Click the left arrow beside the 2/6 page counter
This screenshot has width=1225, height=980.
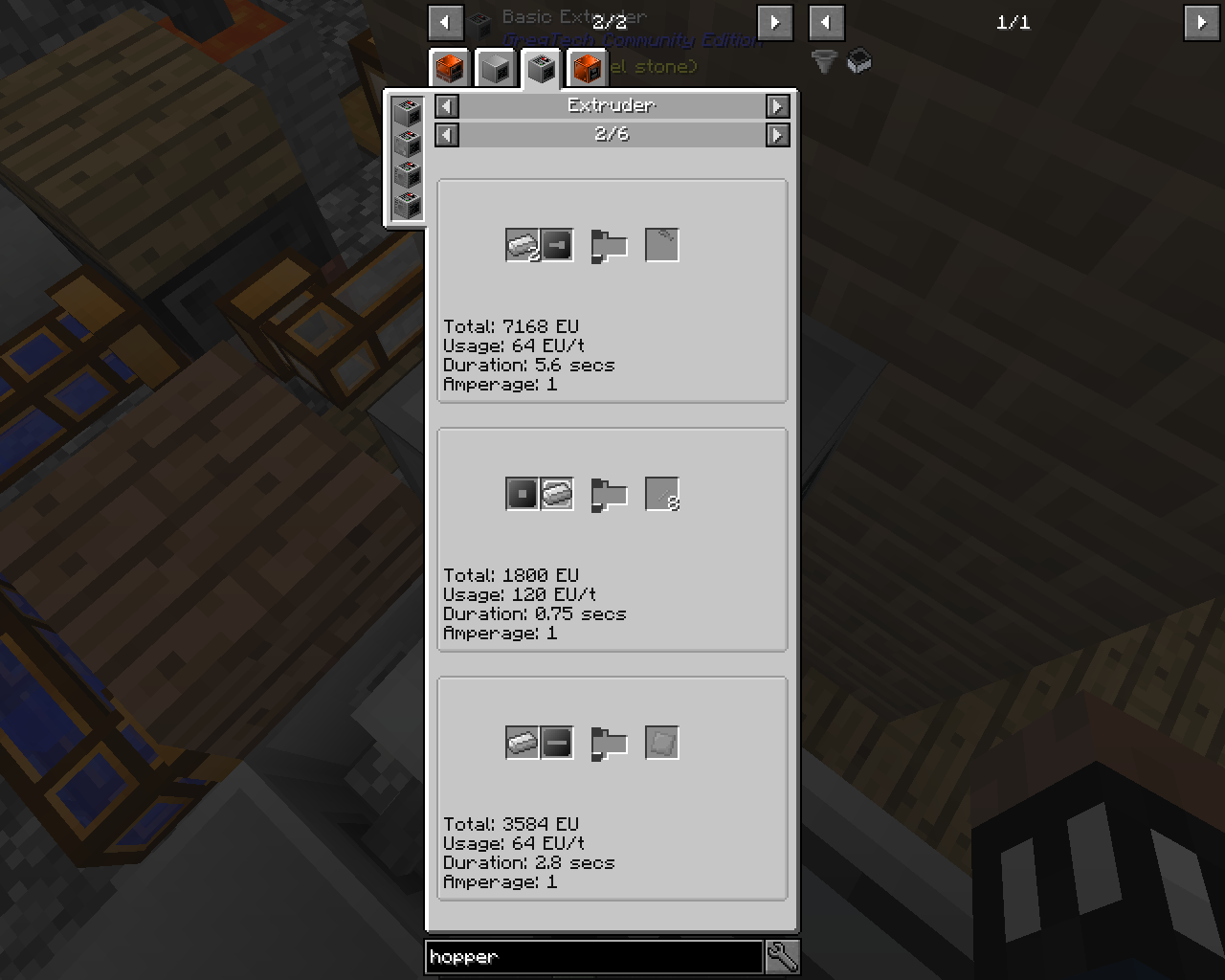coord(446,135)
